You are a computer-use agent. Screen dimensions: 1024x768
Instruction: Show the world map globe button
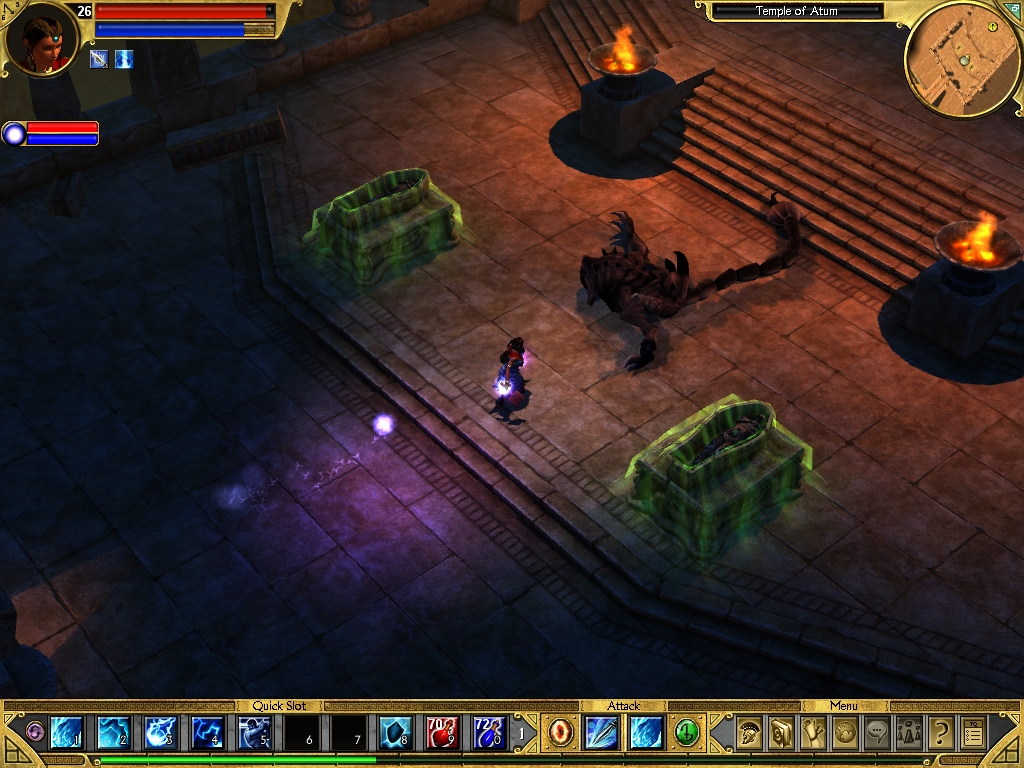pos(845,733)
